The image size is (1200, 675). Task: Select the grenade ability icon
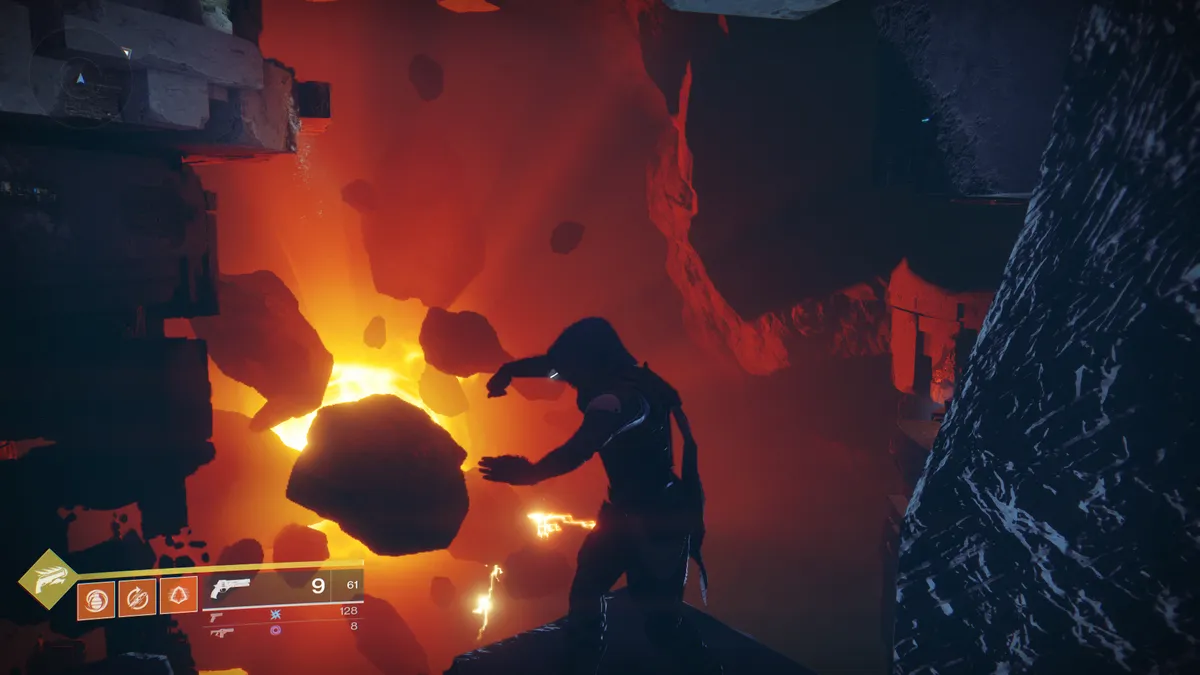(97, 598)
